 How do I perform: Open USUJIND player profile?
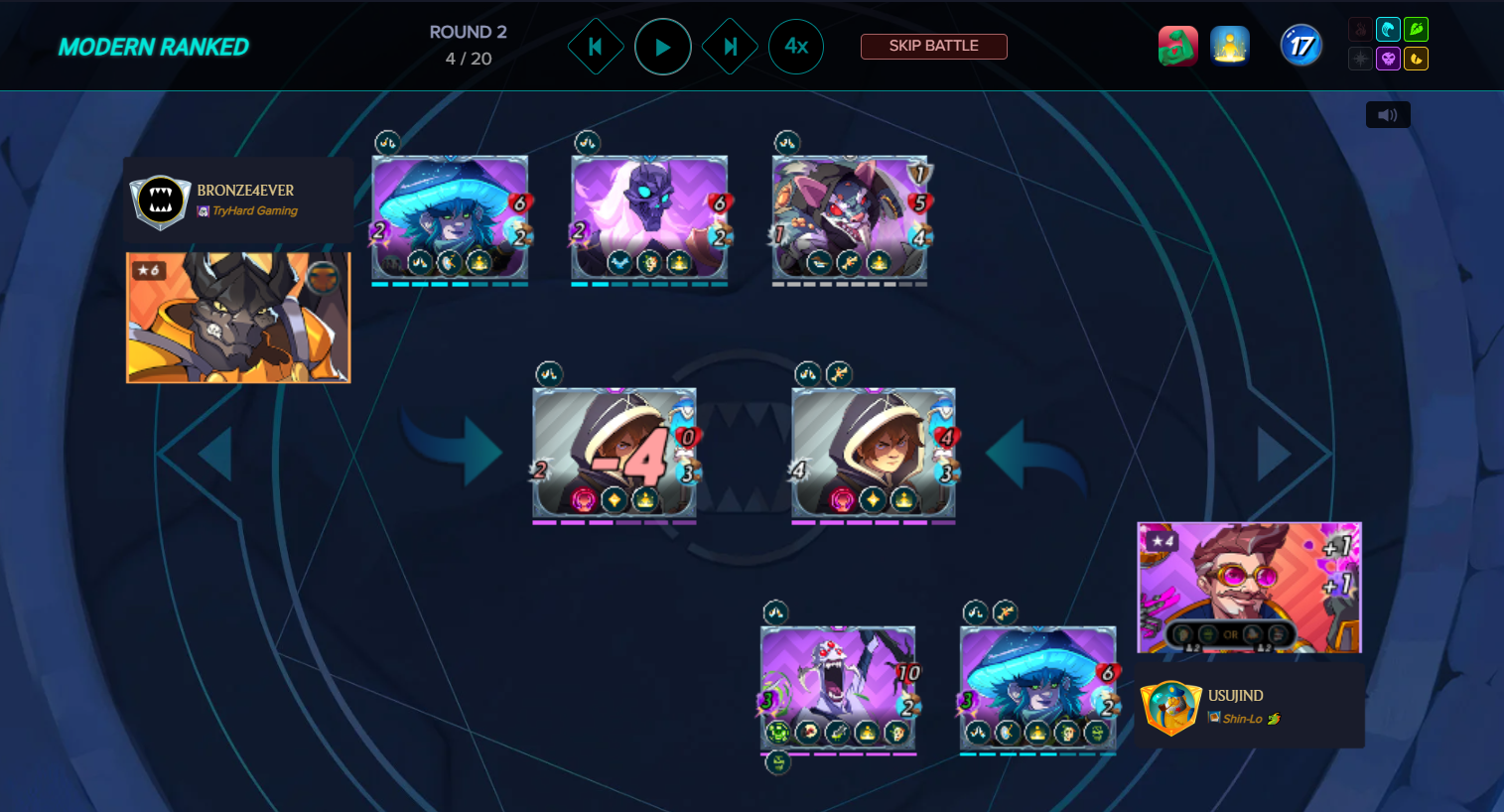pyautogui.click(x=1235, y=696)
